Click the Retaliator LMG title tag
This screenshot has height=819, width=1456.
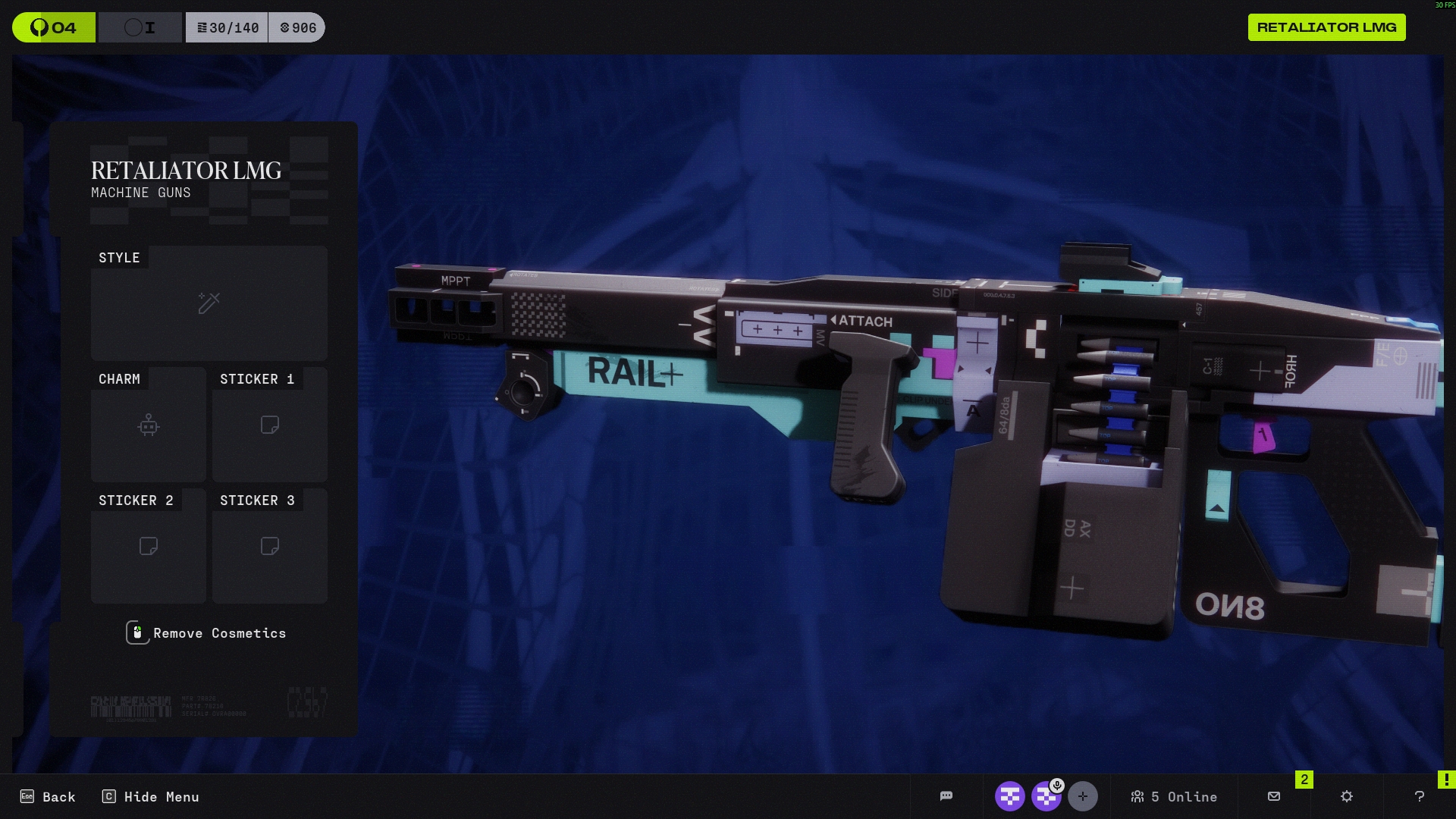point(1326,27)
